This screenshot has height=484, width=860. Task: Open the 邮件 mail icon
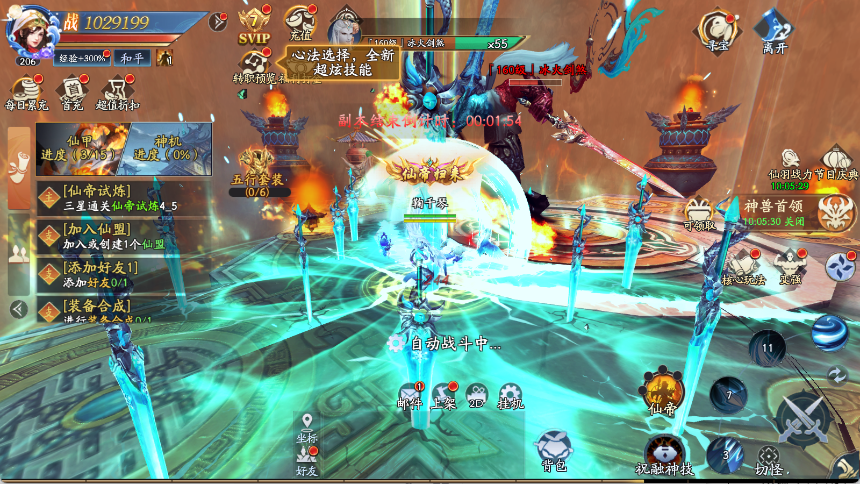pos(410,396)
